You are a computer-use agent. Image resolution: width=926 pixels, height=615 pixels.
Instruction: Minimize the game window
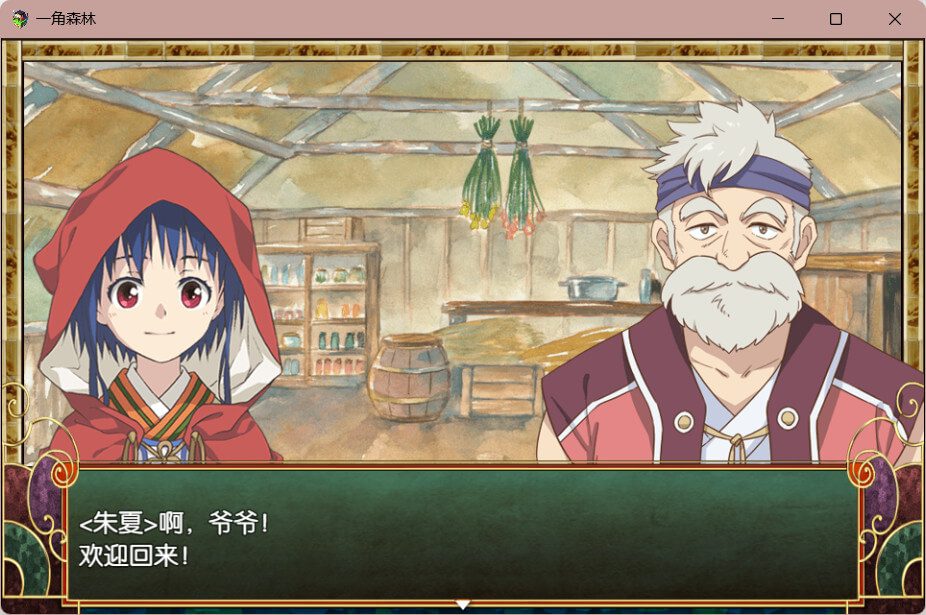777,19
